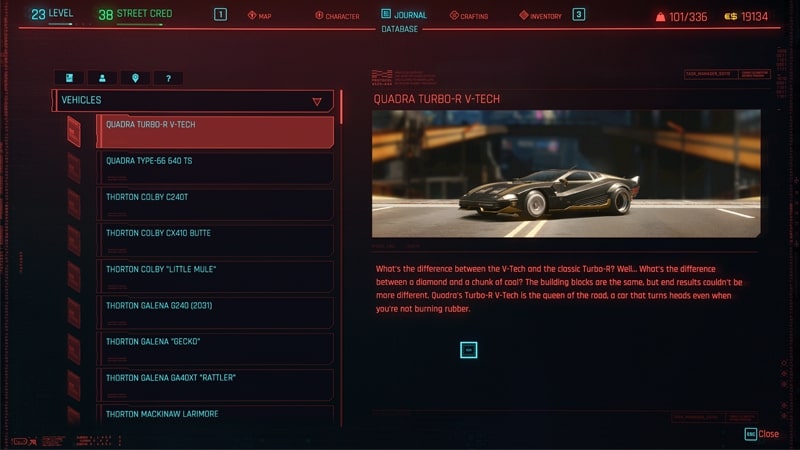Select Thorton Mackinaw Larimore entry
The width and height of the screenshot is (800, 450).
pos(214,416)
